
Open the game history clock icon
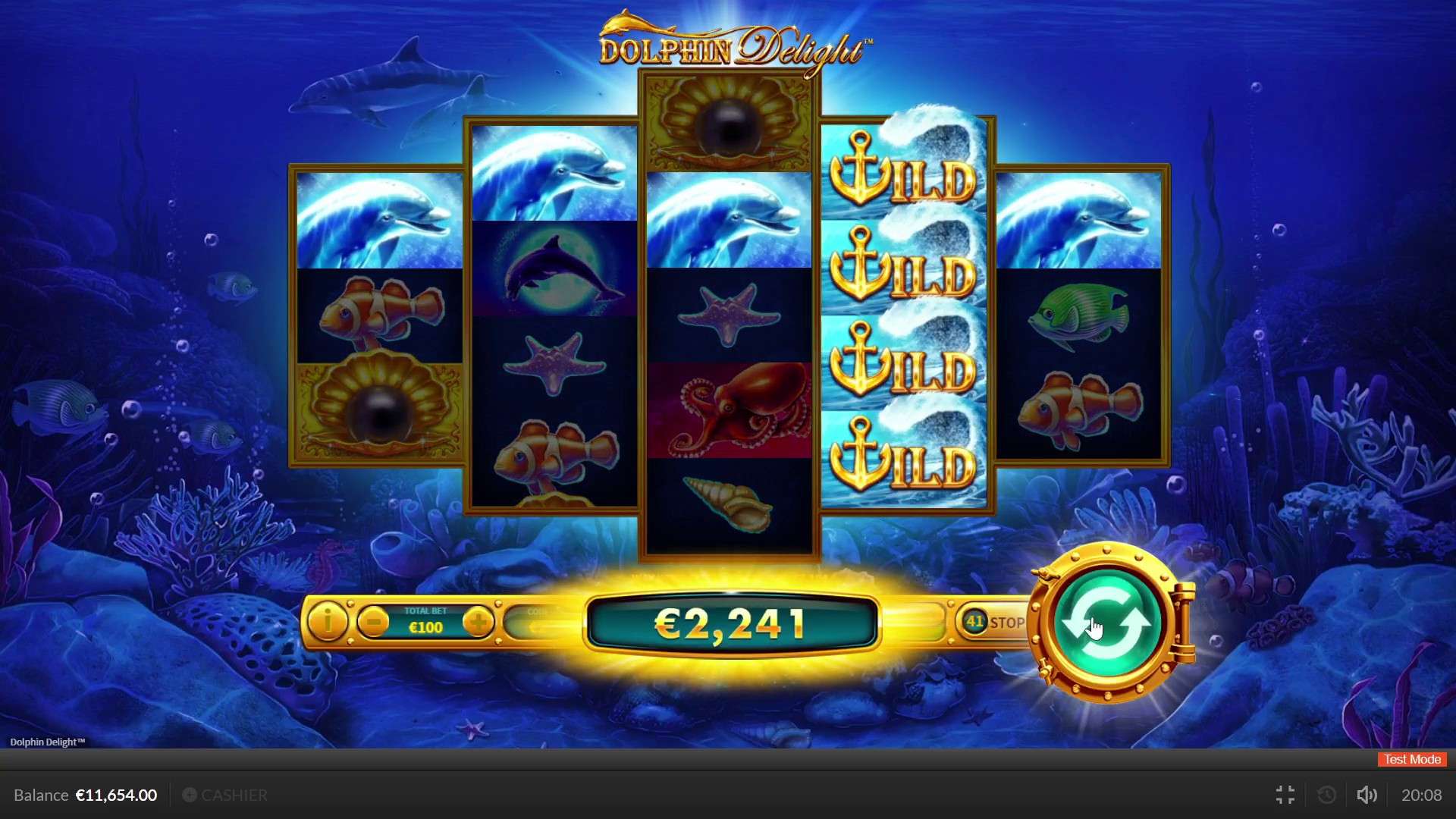[1326, 795]
